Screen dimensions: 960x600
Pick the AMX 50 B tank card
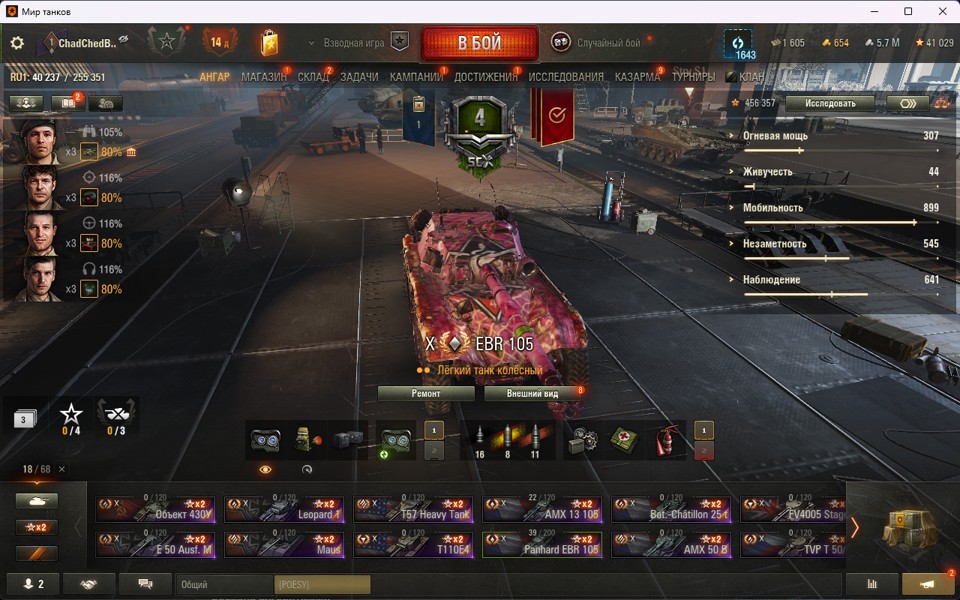coord(671,544)
